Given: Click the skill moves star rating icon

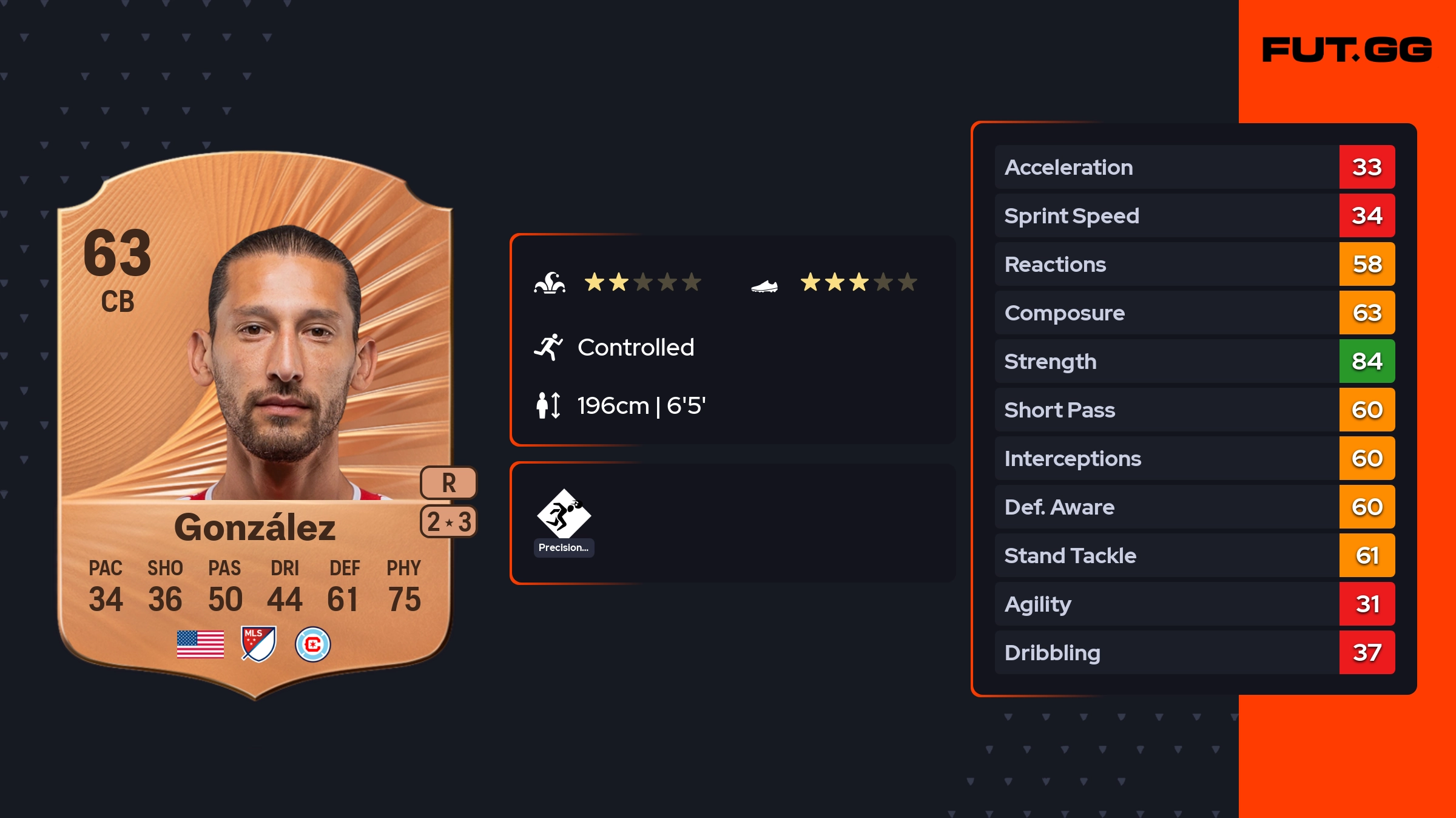Looking at the screenshot, I should tap(550, 283).
